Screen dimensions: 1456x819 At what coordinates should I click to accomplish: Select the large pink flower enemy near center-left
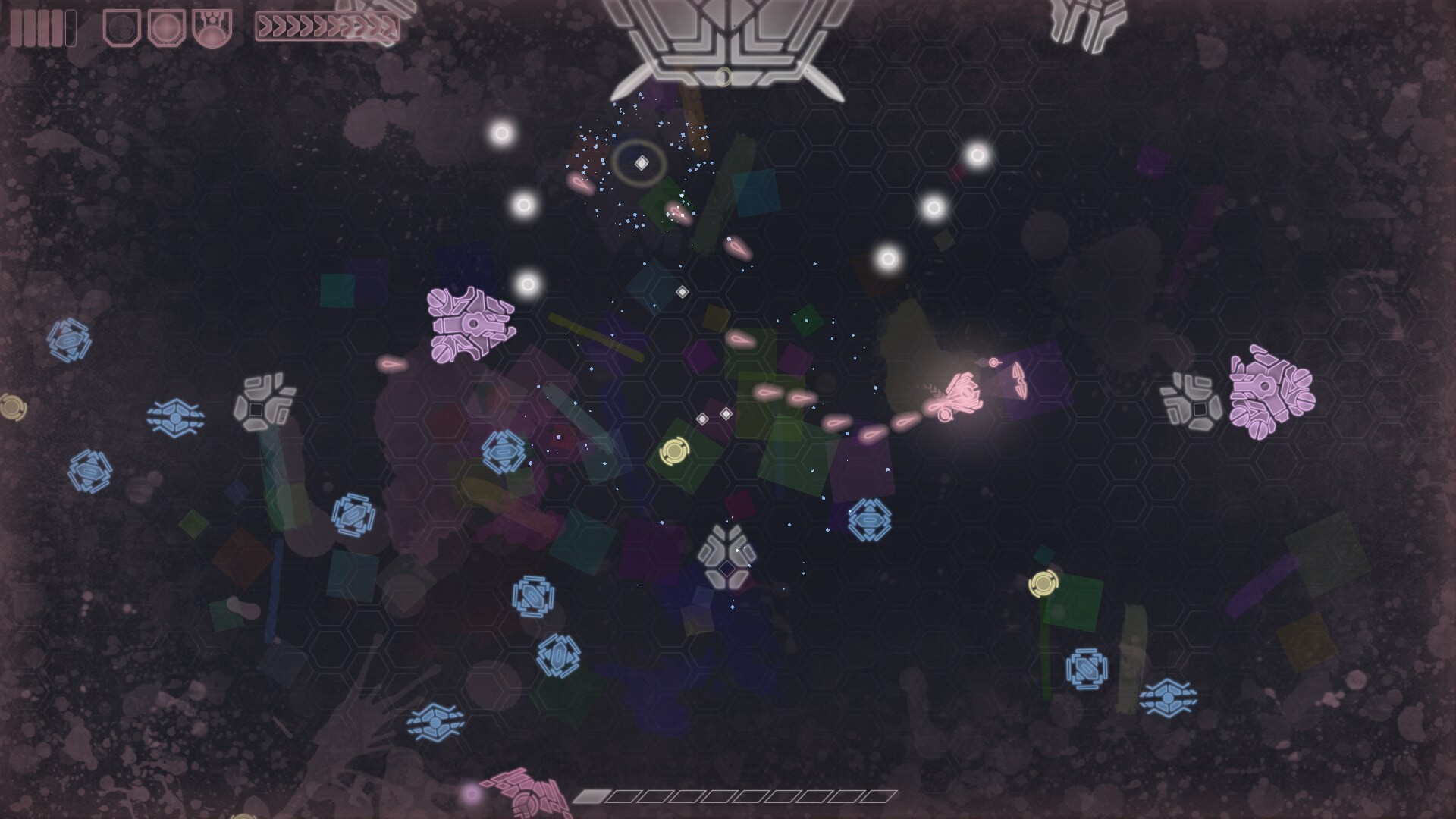pos(470,326)
